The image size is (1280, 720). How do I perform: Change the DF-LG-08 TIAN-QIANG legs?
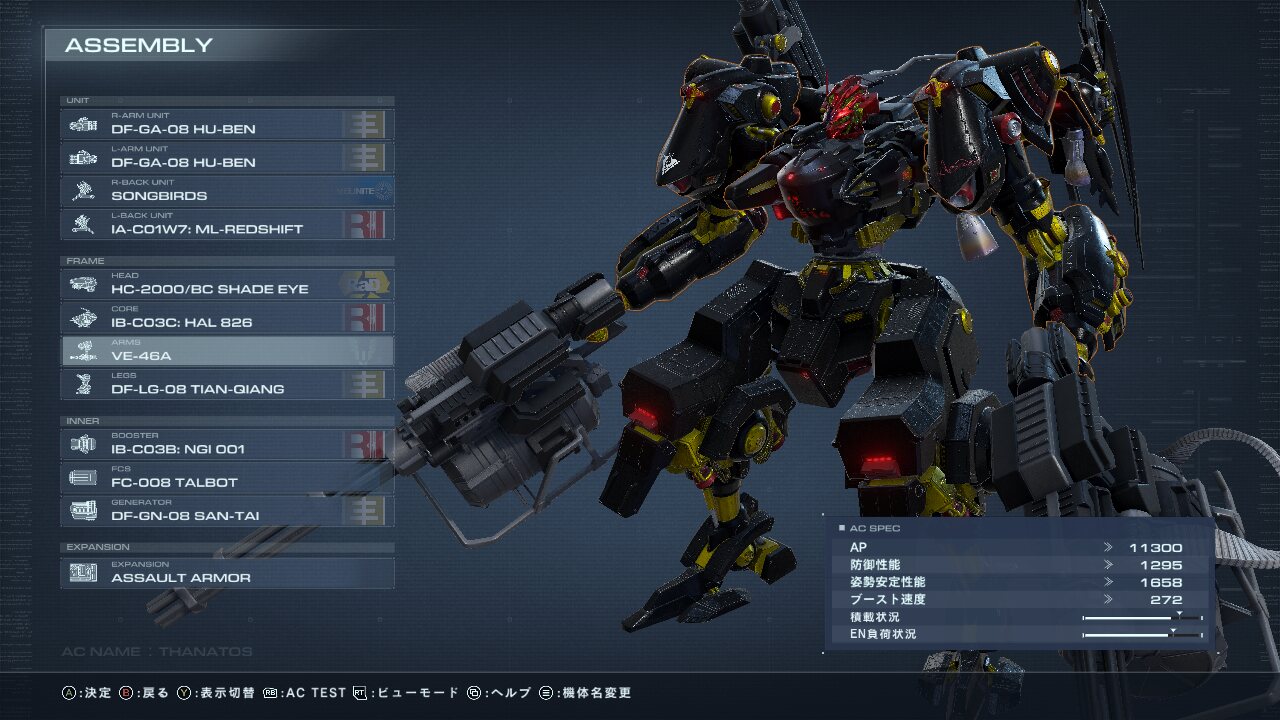(x=227, y=384)
